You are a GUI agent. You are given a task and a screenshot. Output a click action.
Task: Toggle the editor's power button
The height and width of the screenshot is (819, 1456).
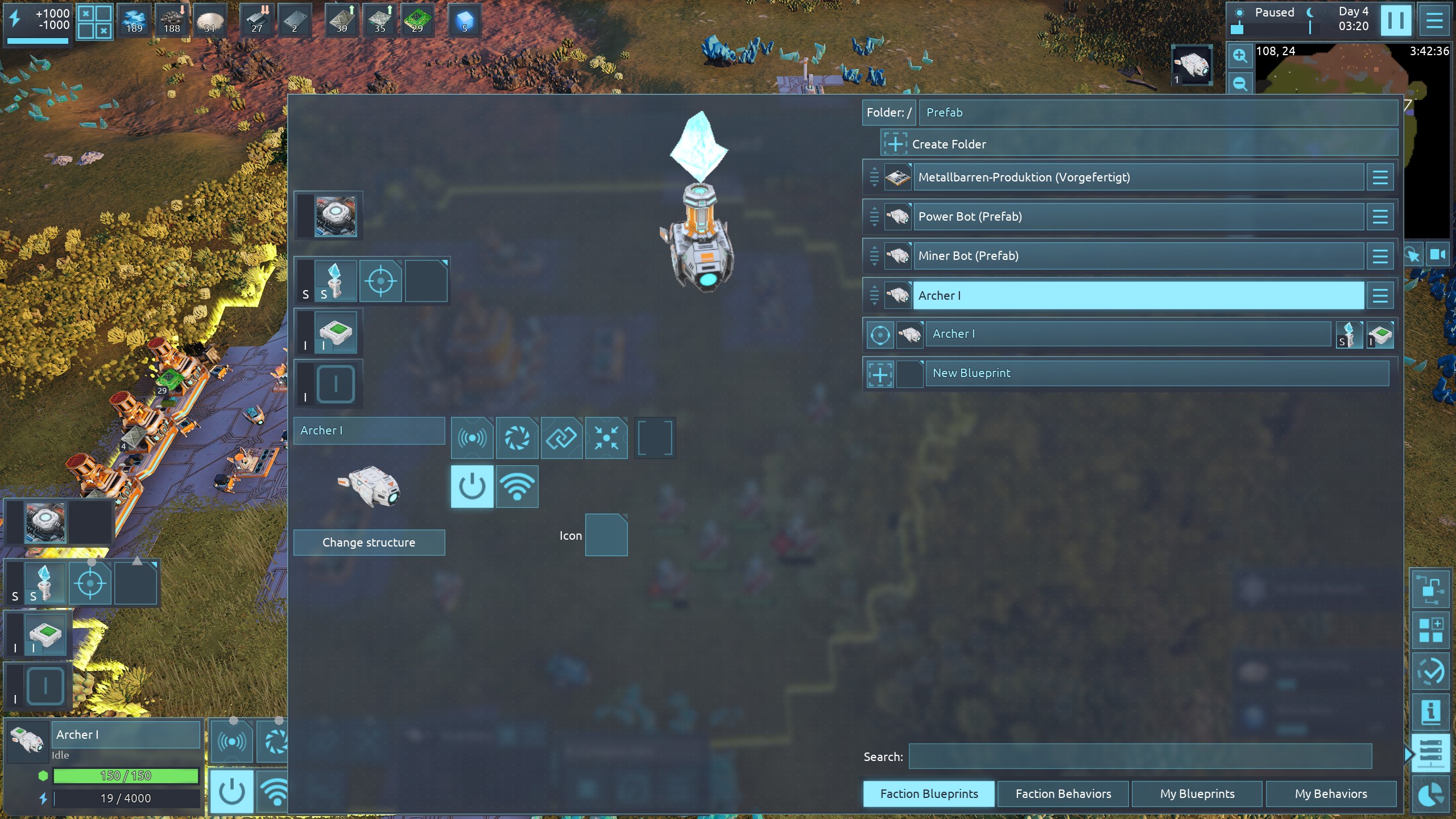(x=472, y=486)
